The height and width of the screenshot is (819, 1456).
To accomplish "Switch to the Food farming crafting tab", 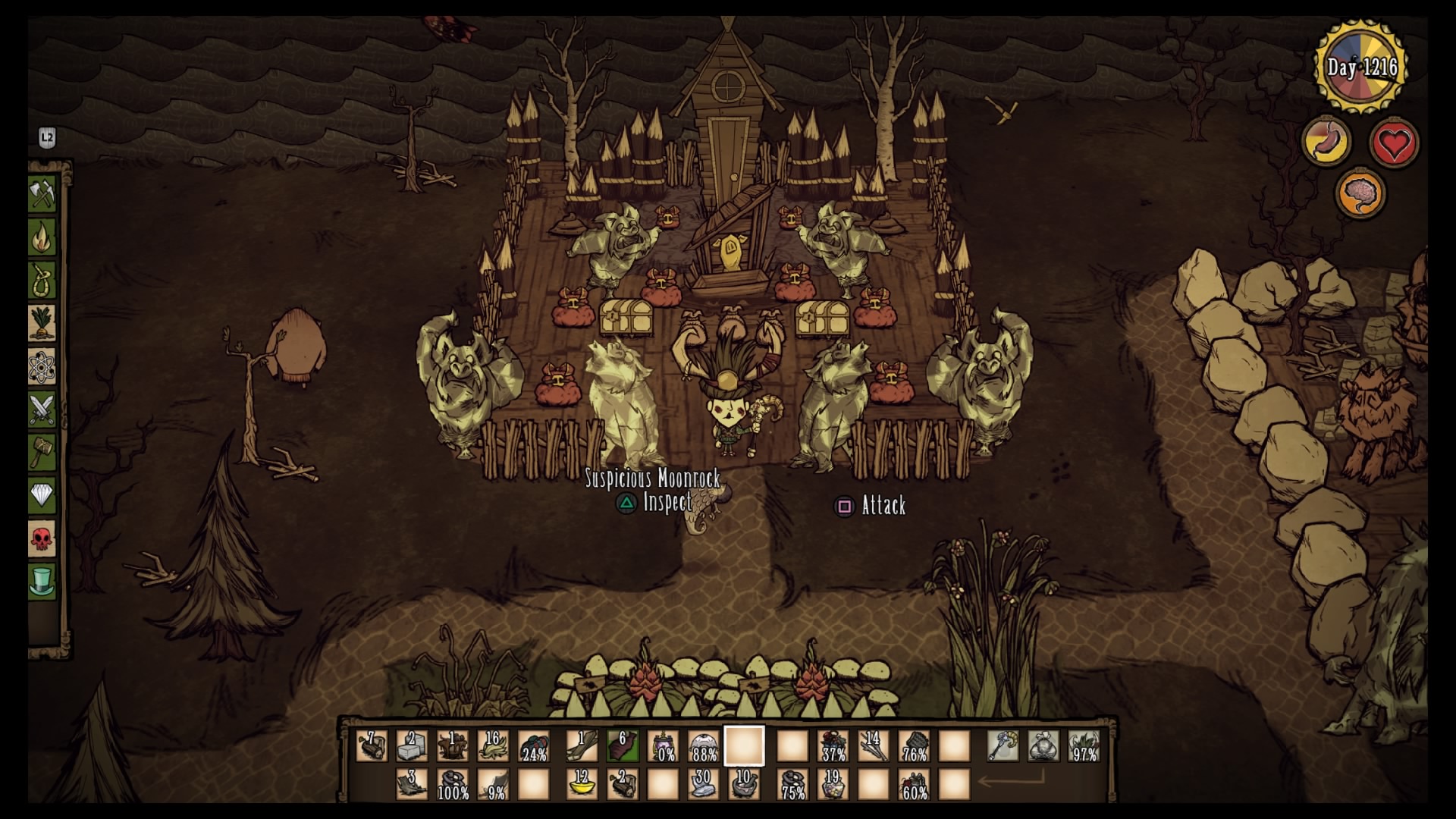I will [x=42, y=324].
